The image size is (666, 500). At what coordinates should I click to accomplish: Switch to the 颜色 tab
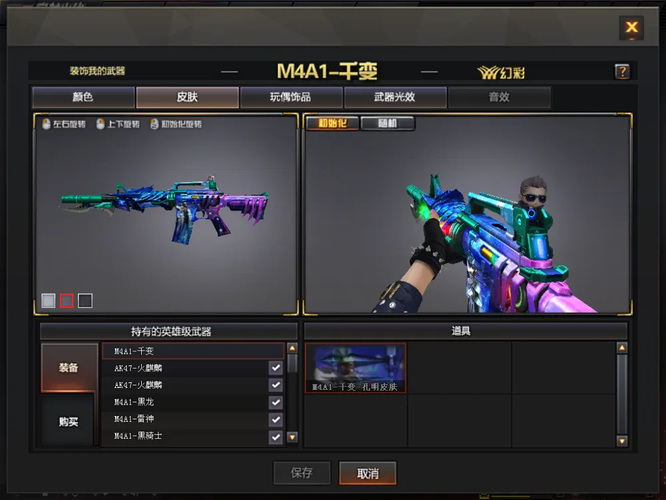(83, 98)
